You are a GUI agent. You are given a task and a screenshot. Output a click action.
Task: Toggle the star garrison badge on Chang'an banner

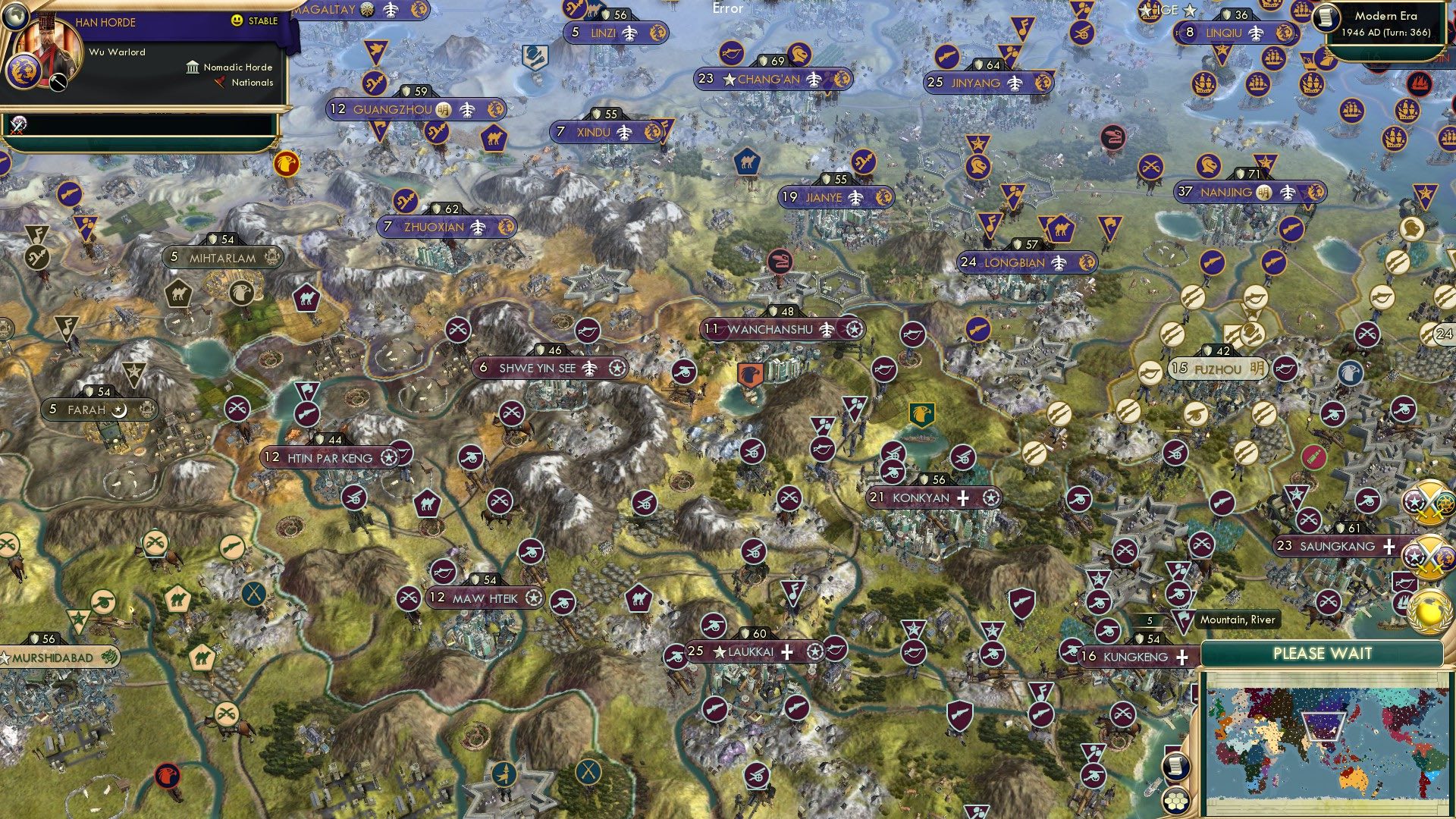pyautogui.click(x=729, y=77)
